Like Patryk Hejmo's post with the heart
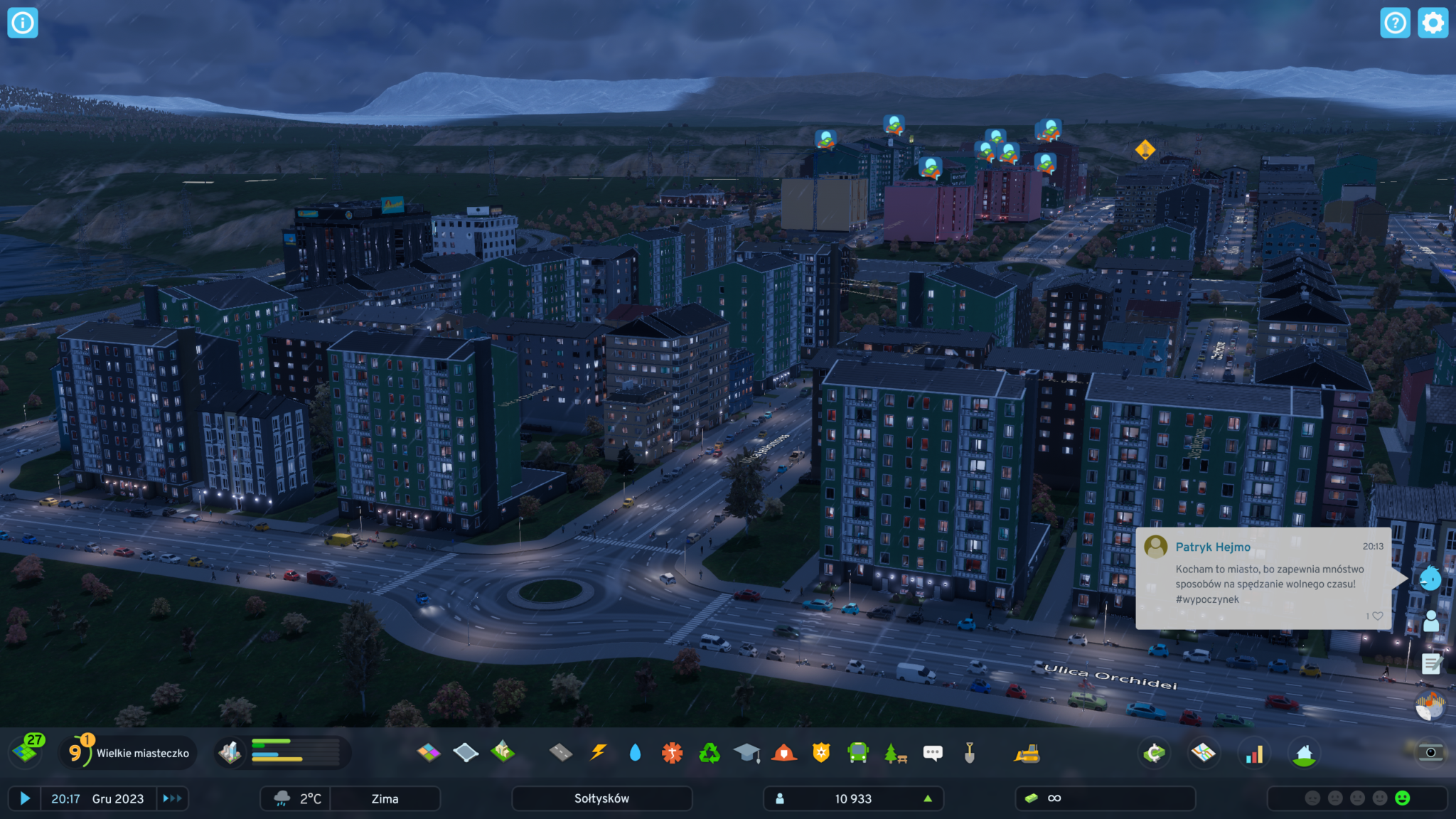 [x=1377, y=616]
